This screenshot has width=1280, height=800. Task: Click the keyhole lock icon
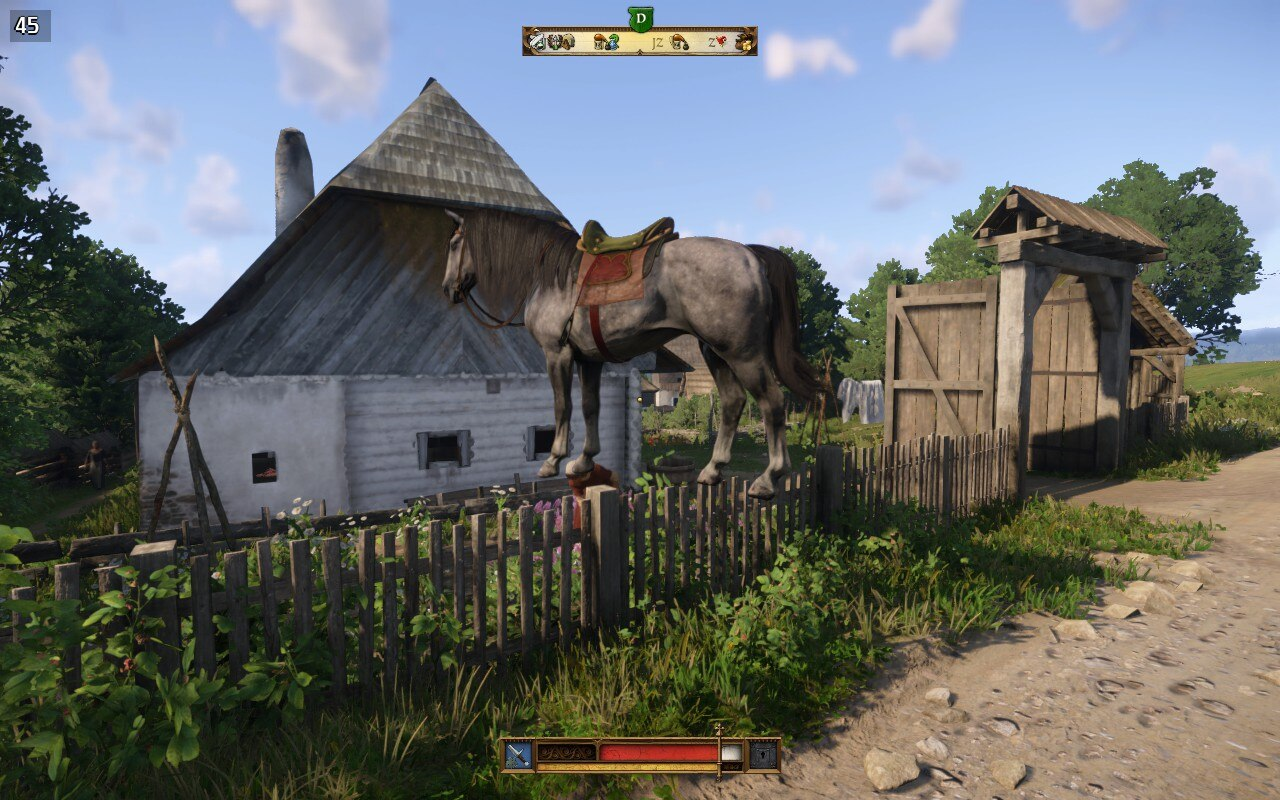click(x=762, y=754)
